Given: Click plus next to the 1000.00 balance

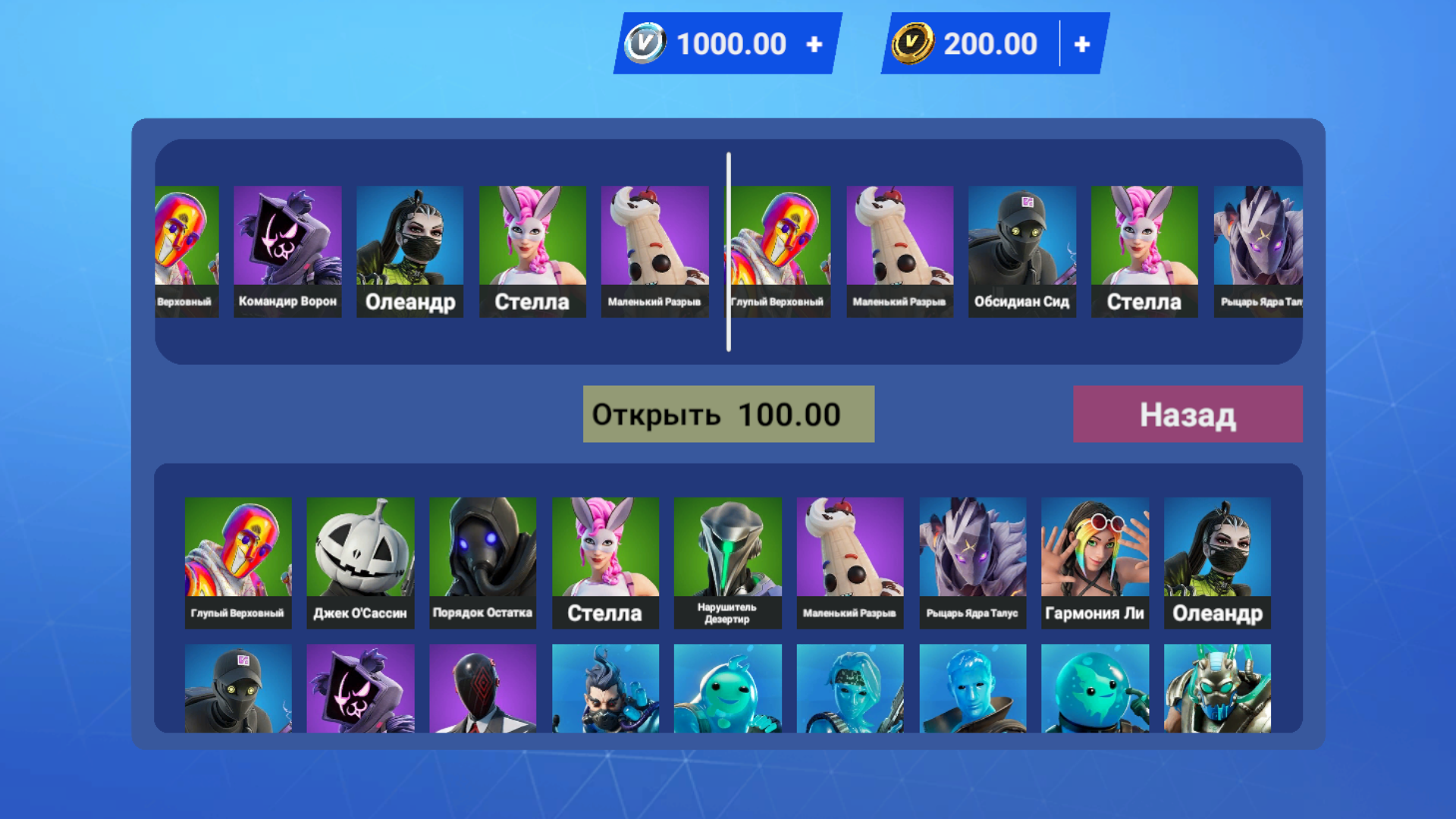Looking at the screenshot, I should point(814,43).
